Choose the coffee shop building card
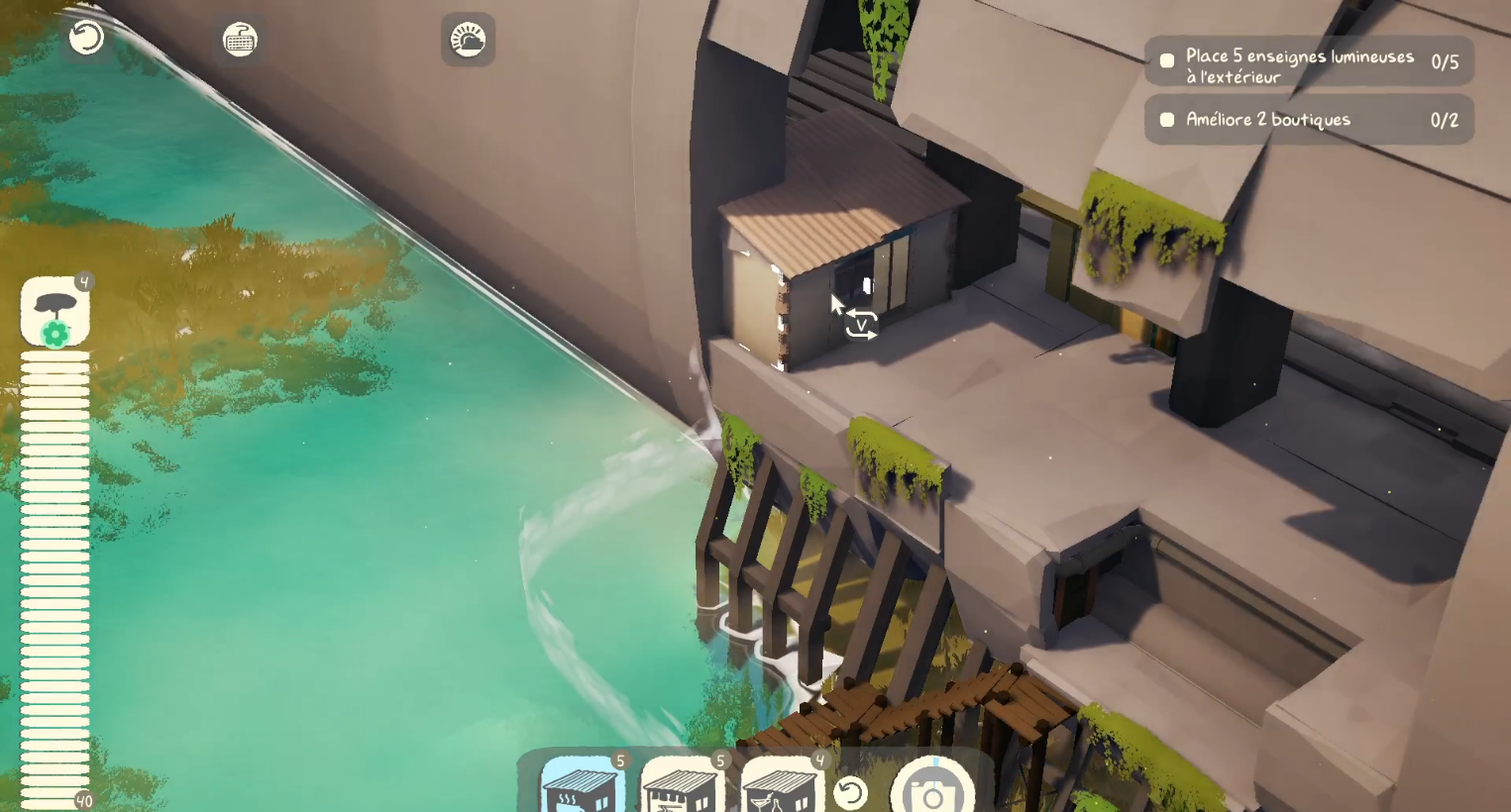 [x=583, y=786]
